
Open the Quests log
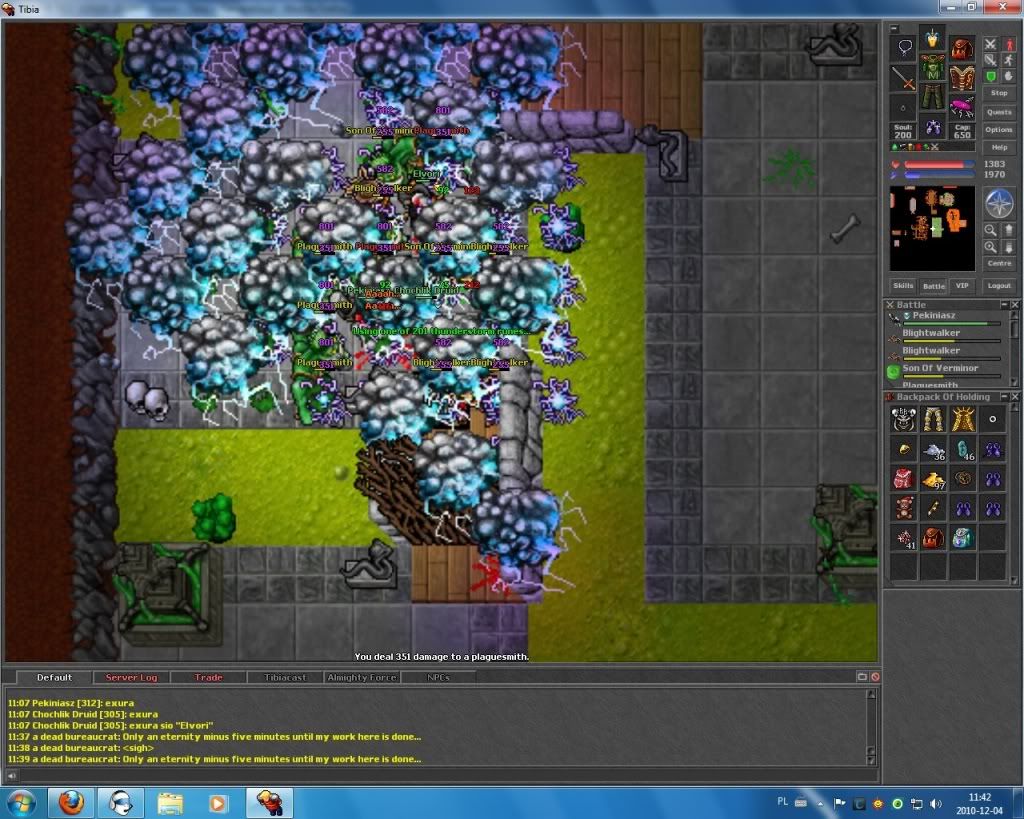click(x=998, y=112)
